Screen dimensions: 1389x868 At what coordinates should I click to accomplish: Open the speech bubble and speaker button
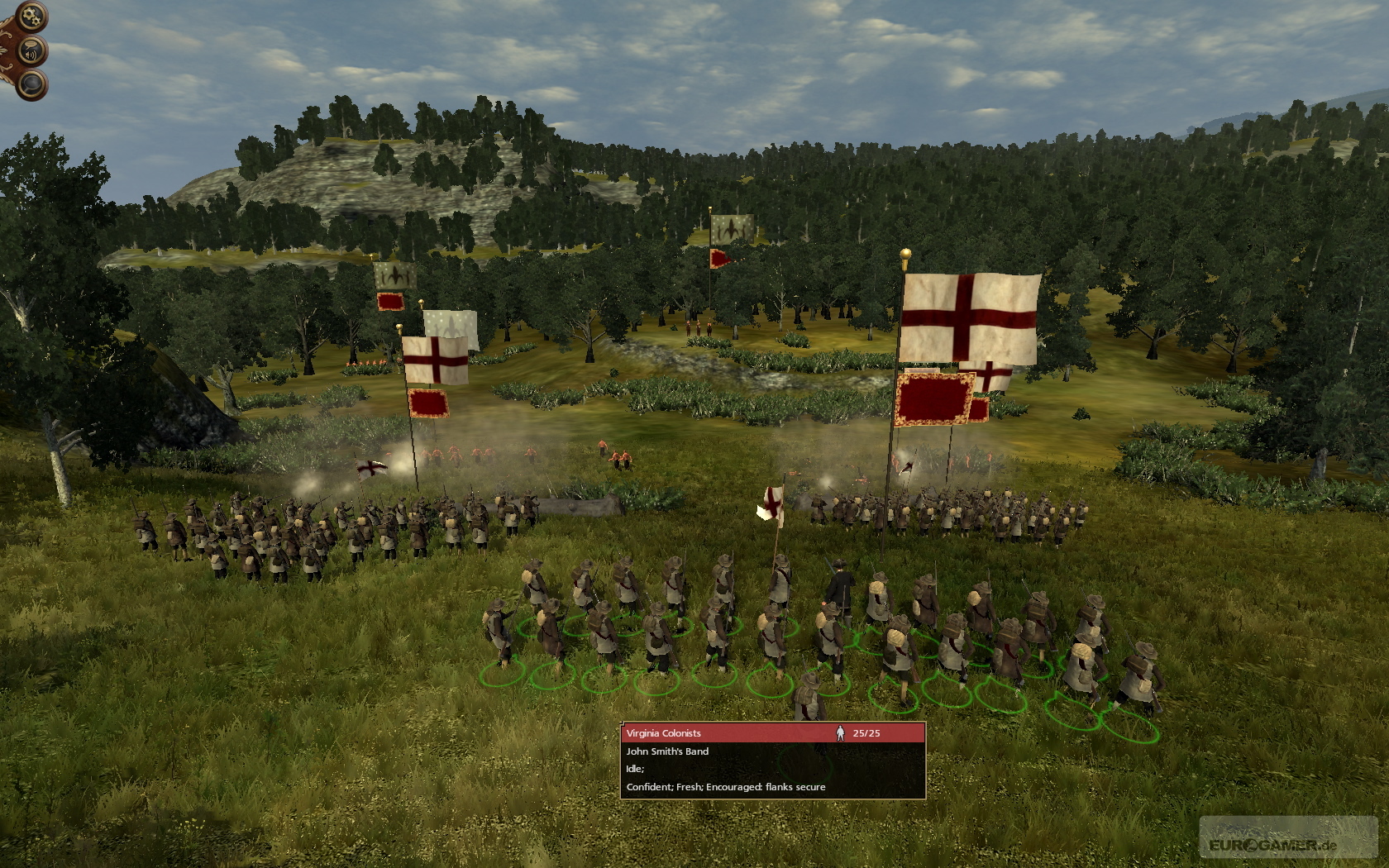point(31,51)
